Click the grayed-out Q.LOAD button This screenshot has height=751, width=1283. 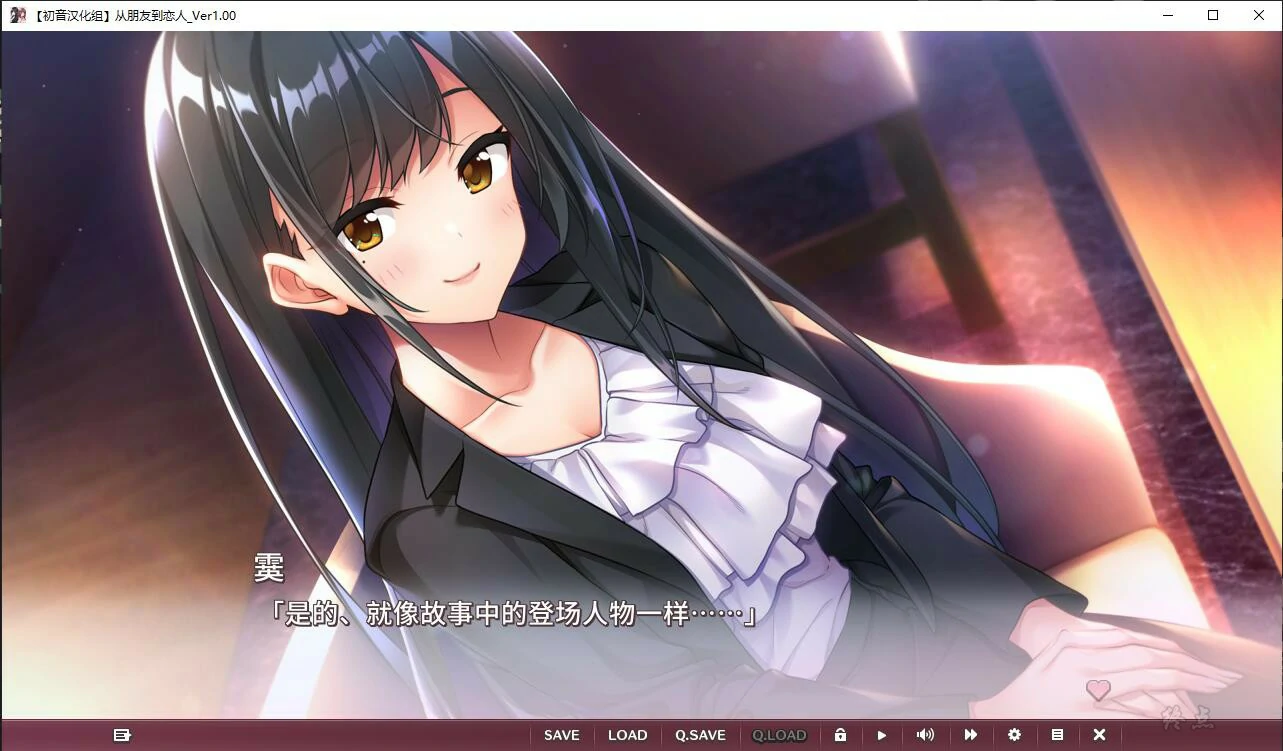(779, 735)
